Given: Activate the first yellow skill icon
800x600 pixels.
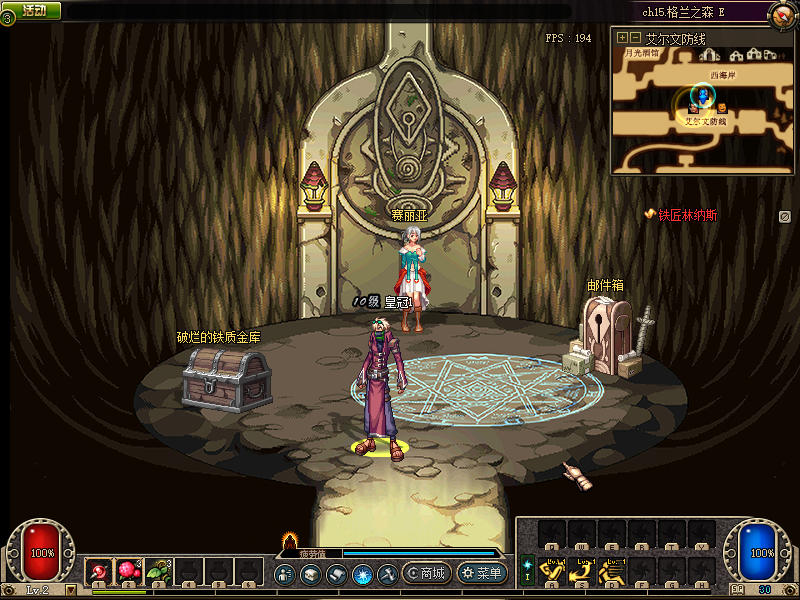Looking at the screenshot, I should coord(552,571).
